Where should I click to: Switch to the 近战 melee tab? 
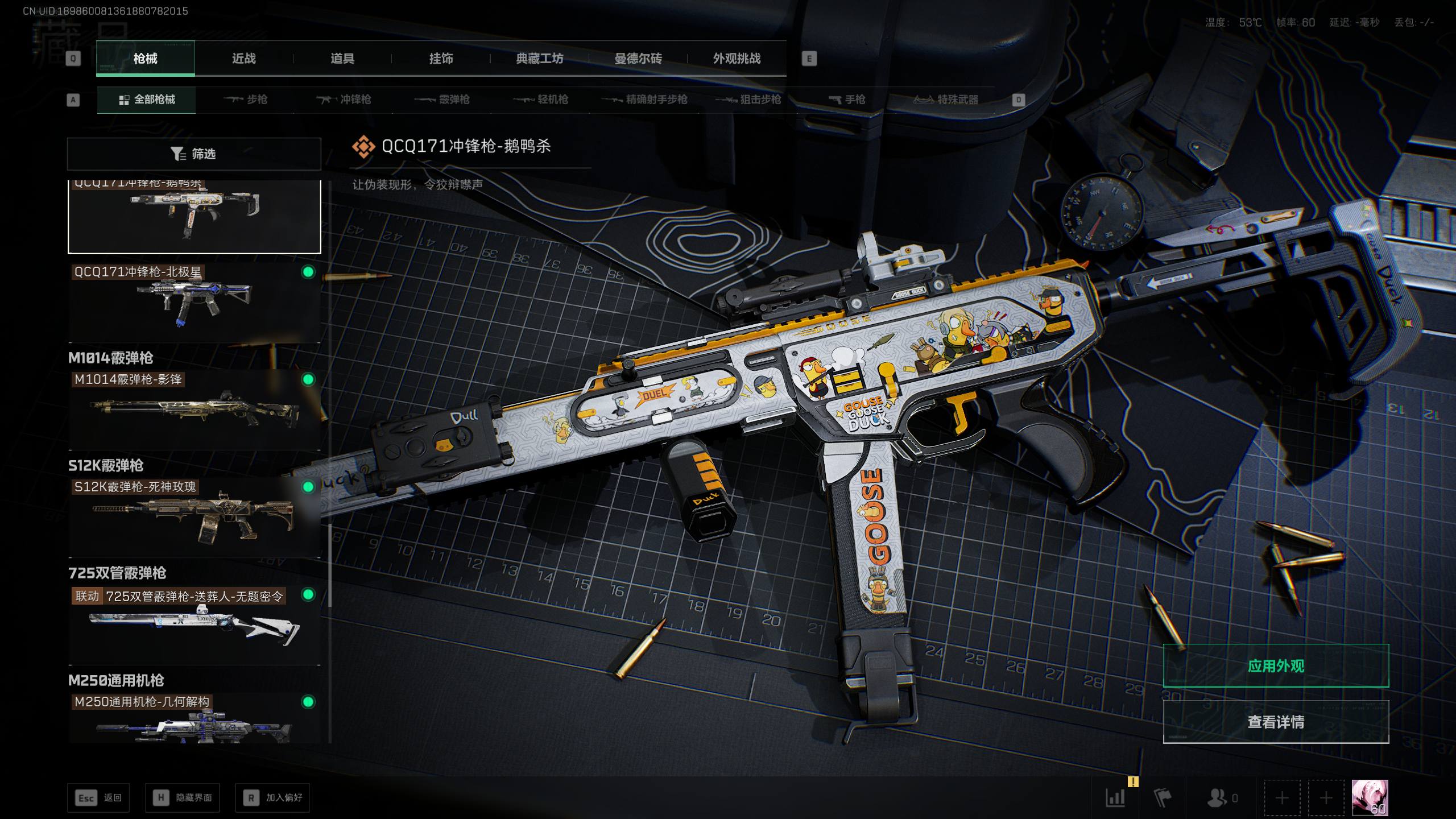(243, 59)
